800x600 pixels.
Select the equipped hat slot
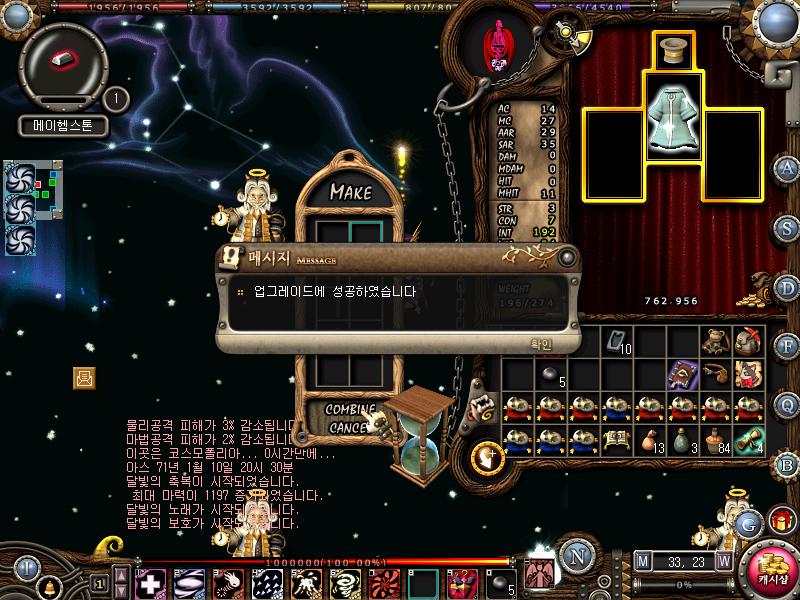(x=673, y=49)
